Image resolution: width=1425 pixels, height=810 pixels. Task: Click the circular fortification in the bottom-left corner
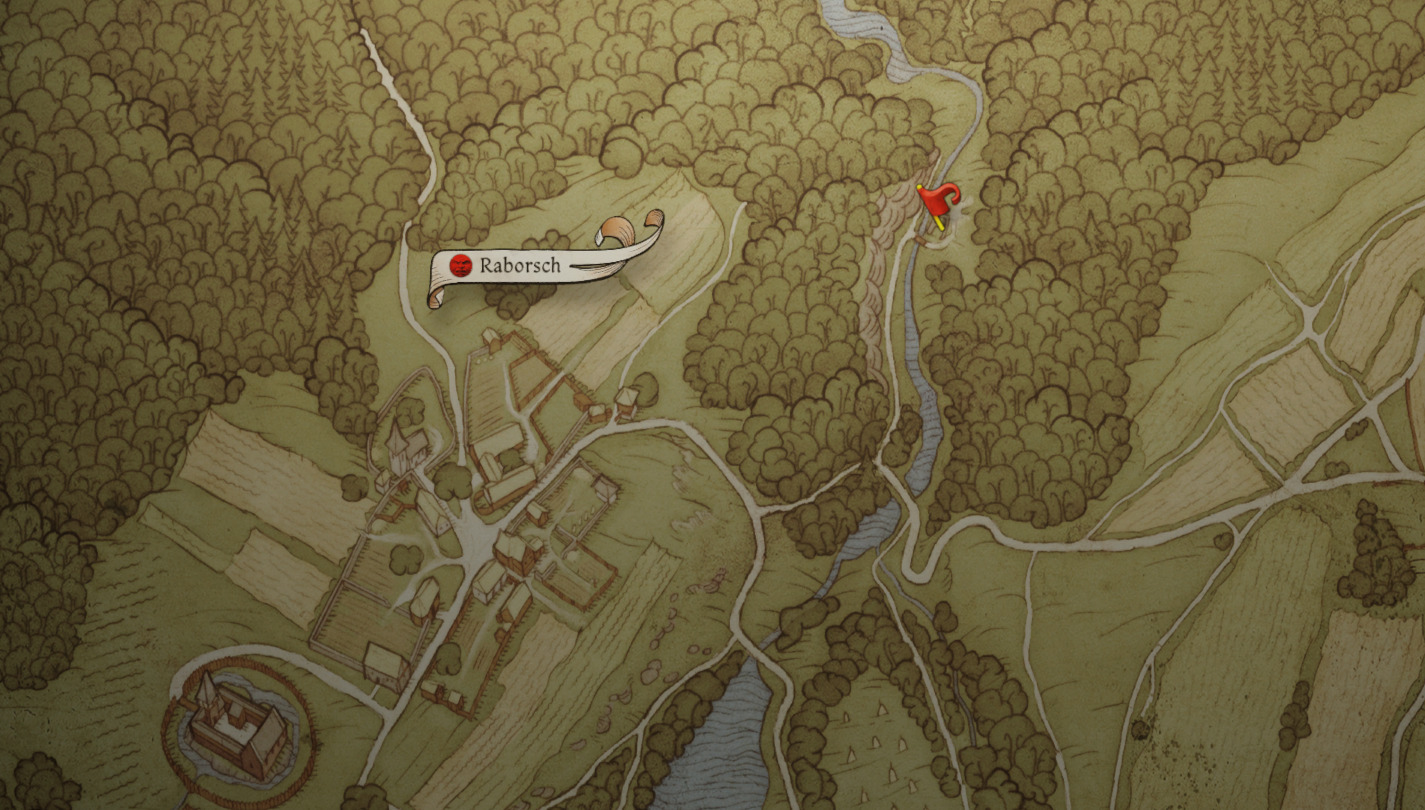click(x=233, y=727)
